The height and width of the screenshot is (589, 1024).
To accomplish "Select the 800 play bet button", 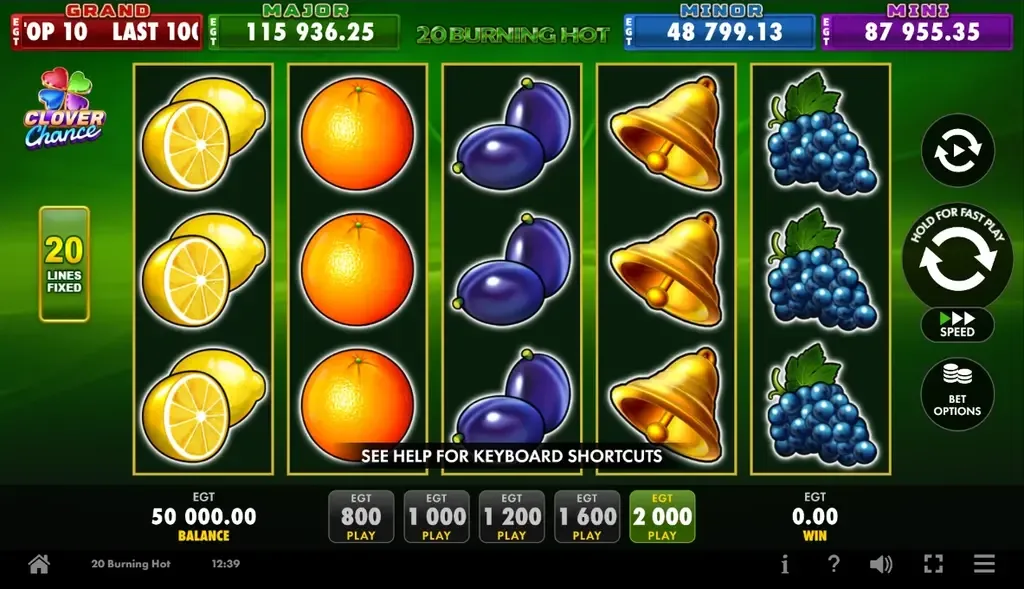I will tap(361, 517).
